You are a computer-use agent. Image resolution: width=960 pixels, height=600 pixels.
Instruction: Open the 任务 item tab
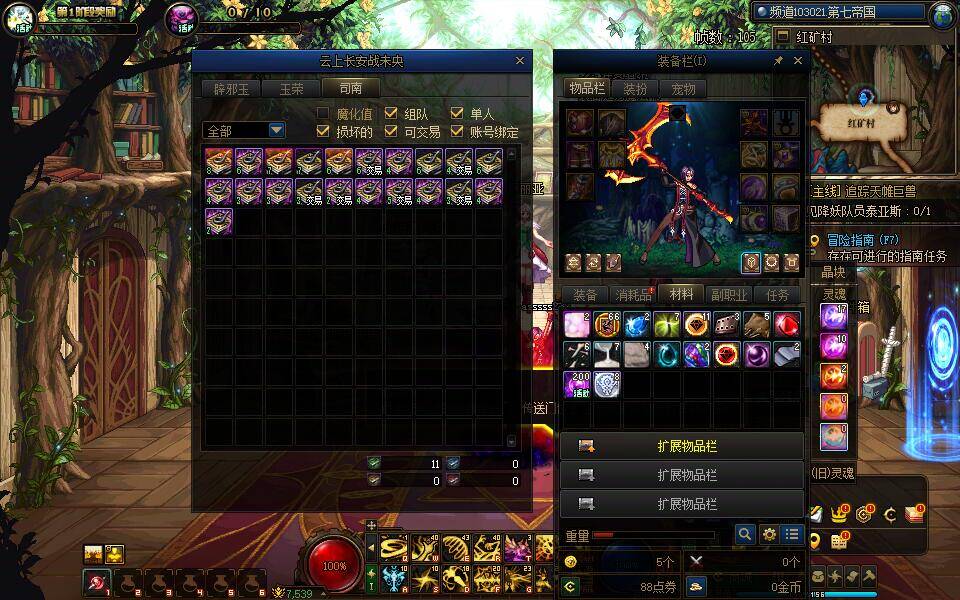click(x=777, y=295)
